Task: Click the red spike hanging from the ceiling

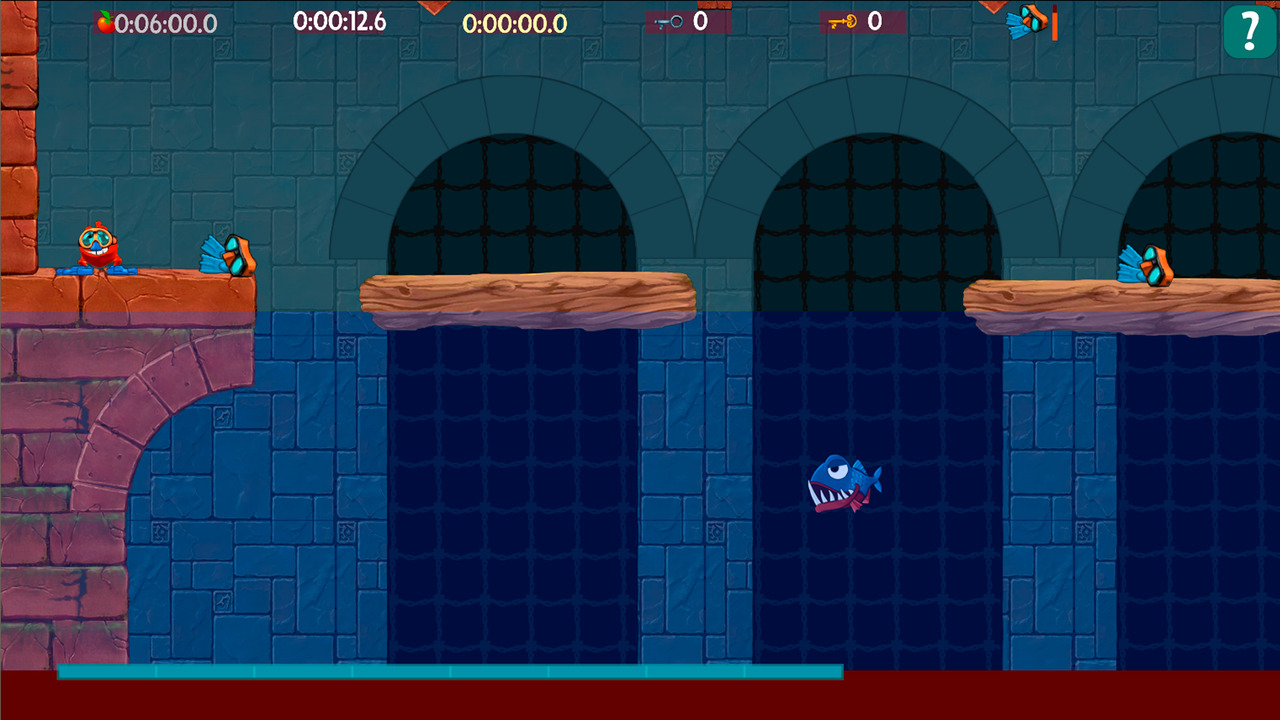Action: [x=435, y=8]
